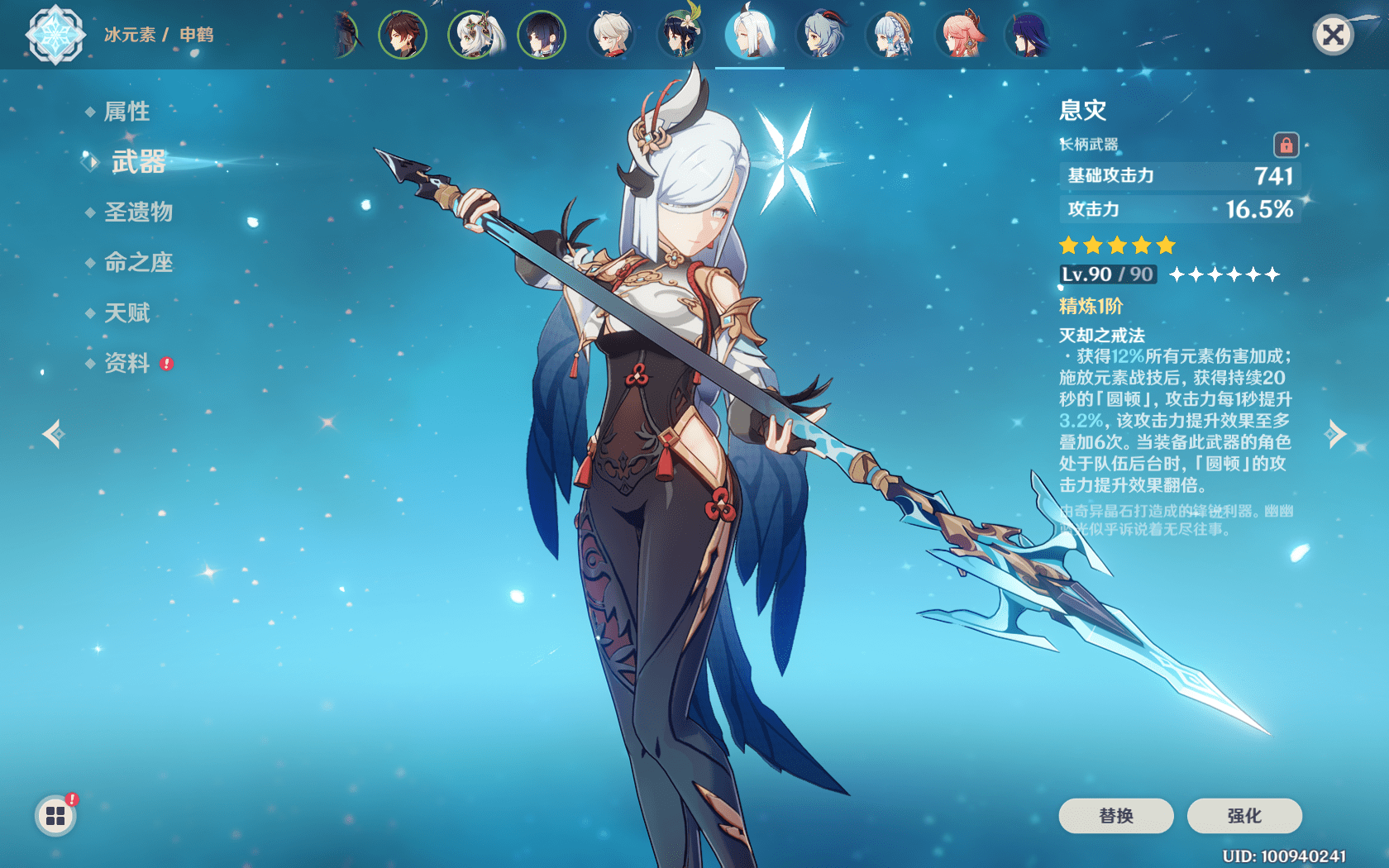Switch to the previous character with left arrow
The image size is (1389, 868).
coord(54,433)
